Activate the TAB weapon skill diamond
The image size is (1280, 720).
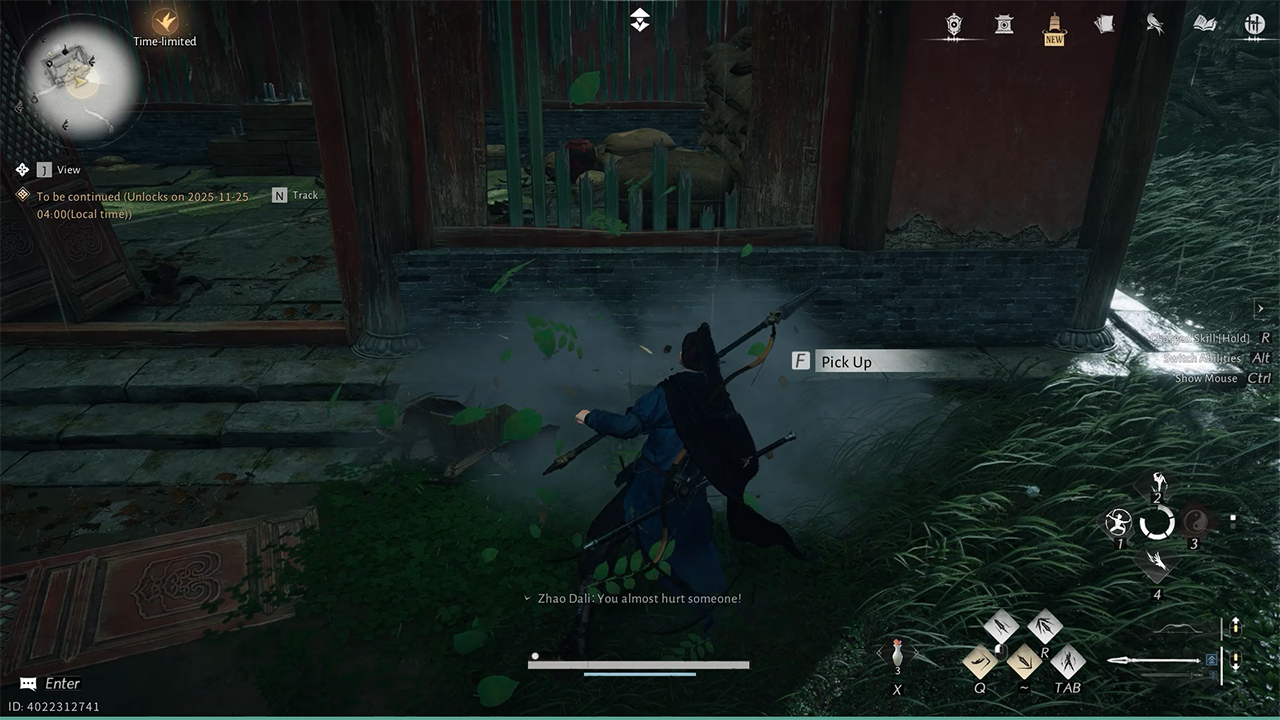[x=1068, y=661]
